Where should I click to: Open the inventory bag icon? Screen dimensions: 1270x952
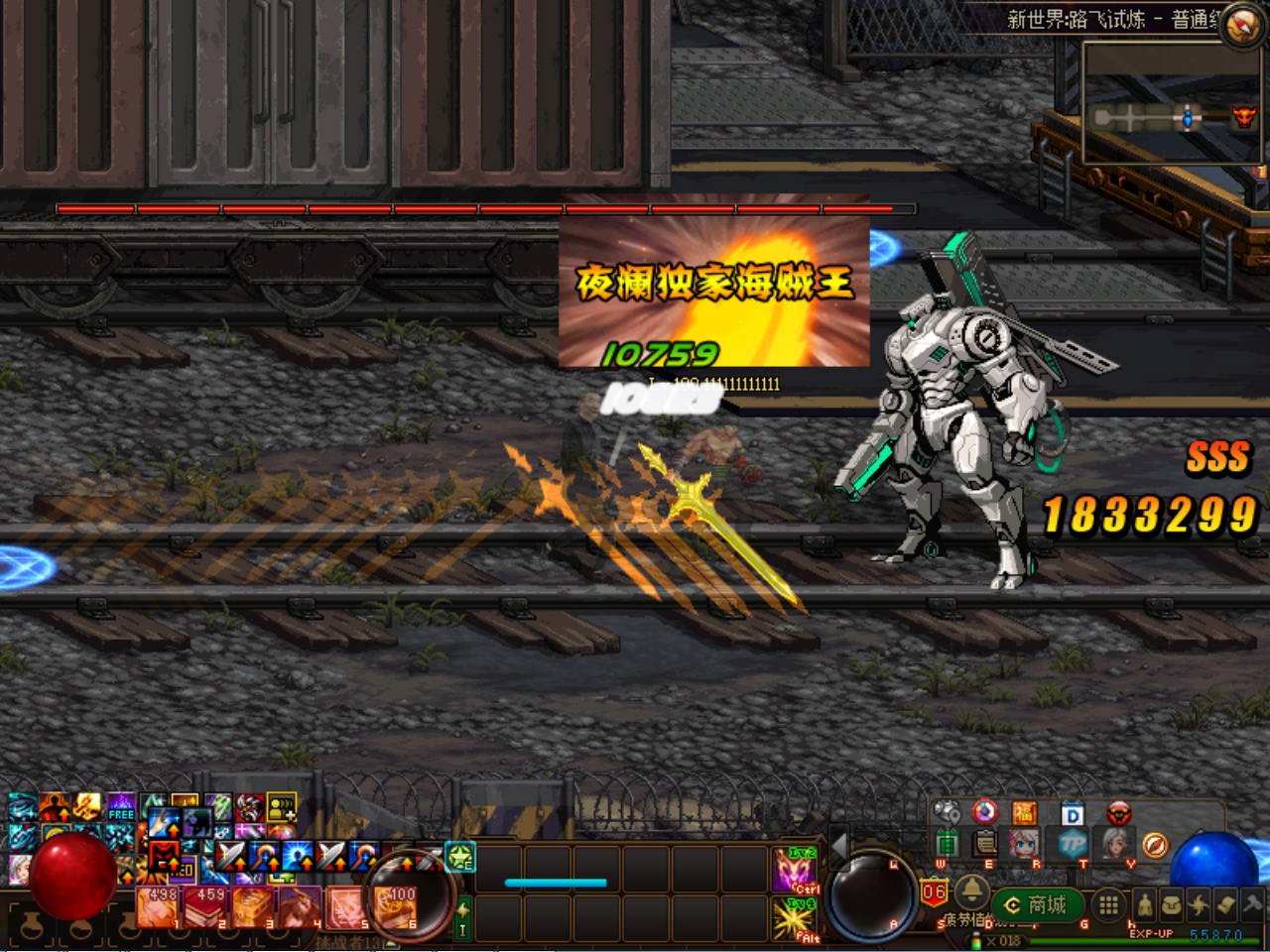coord(1171,904)
